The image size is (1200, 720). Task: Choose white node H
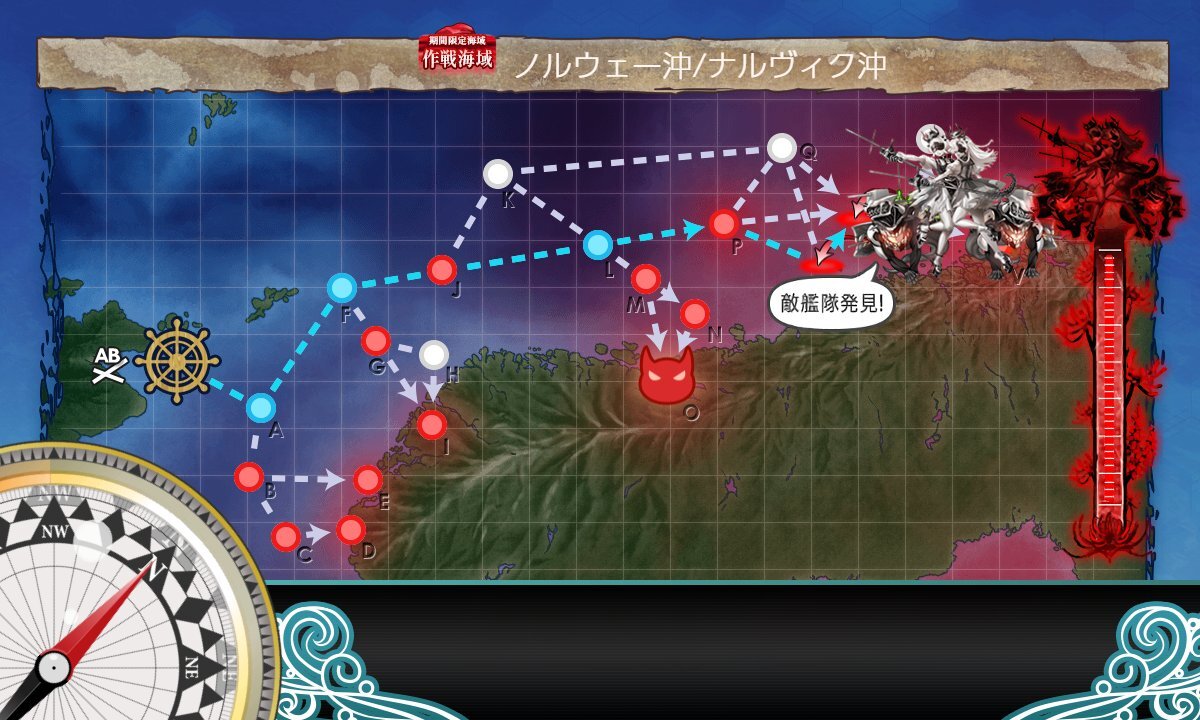pos(433,354)
